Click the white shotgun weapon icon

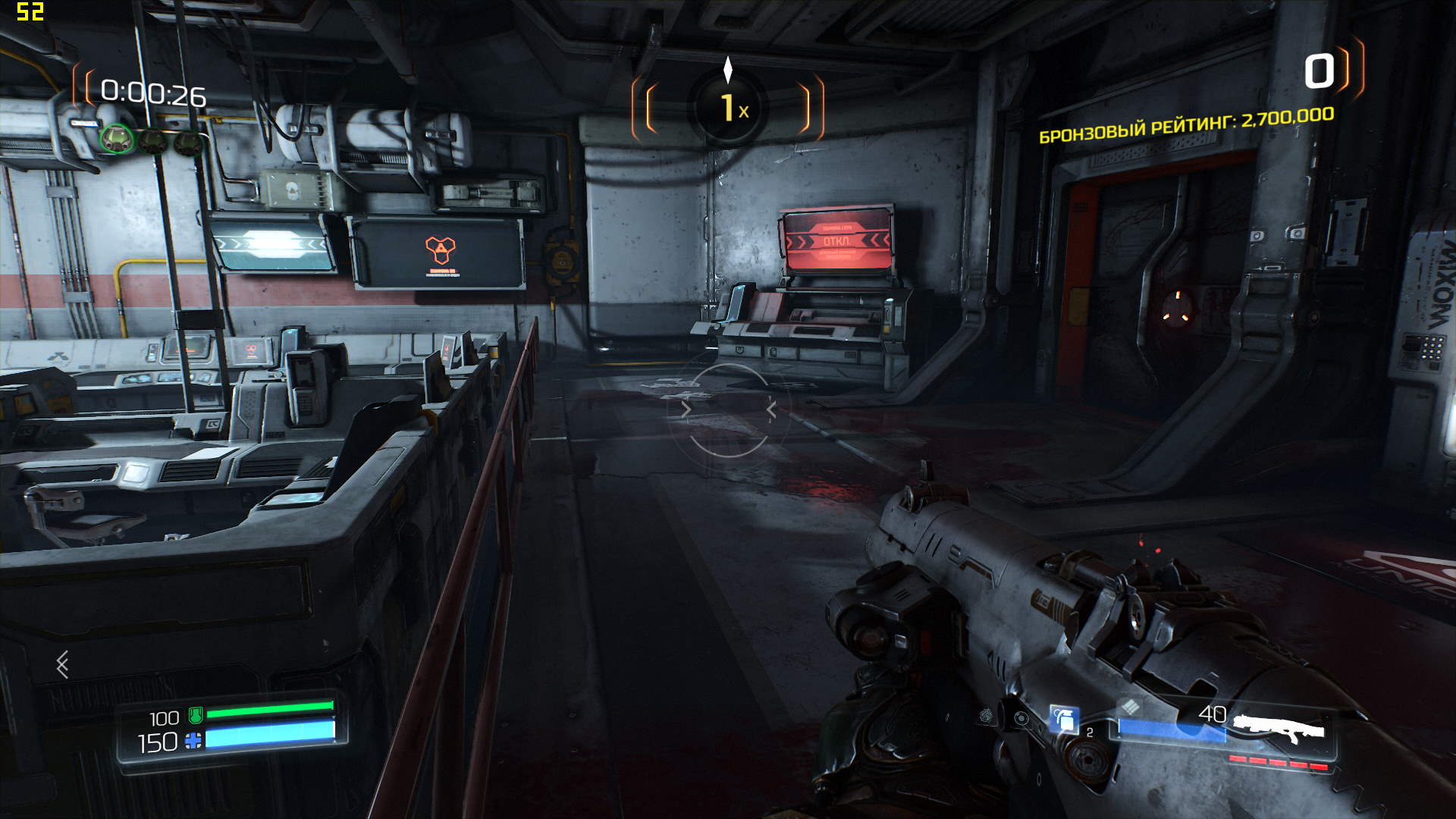pos(1279,728)
